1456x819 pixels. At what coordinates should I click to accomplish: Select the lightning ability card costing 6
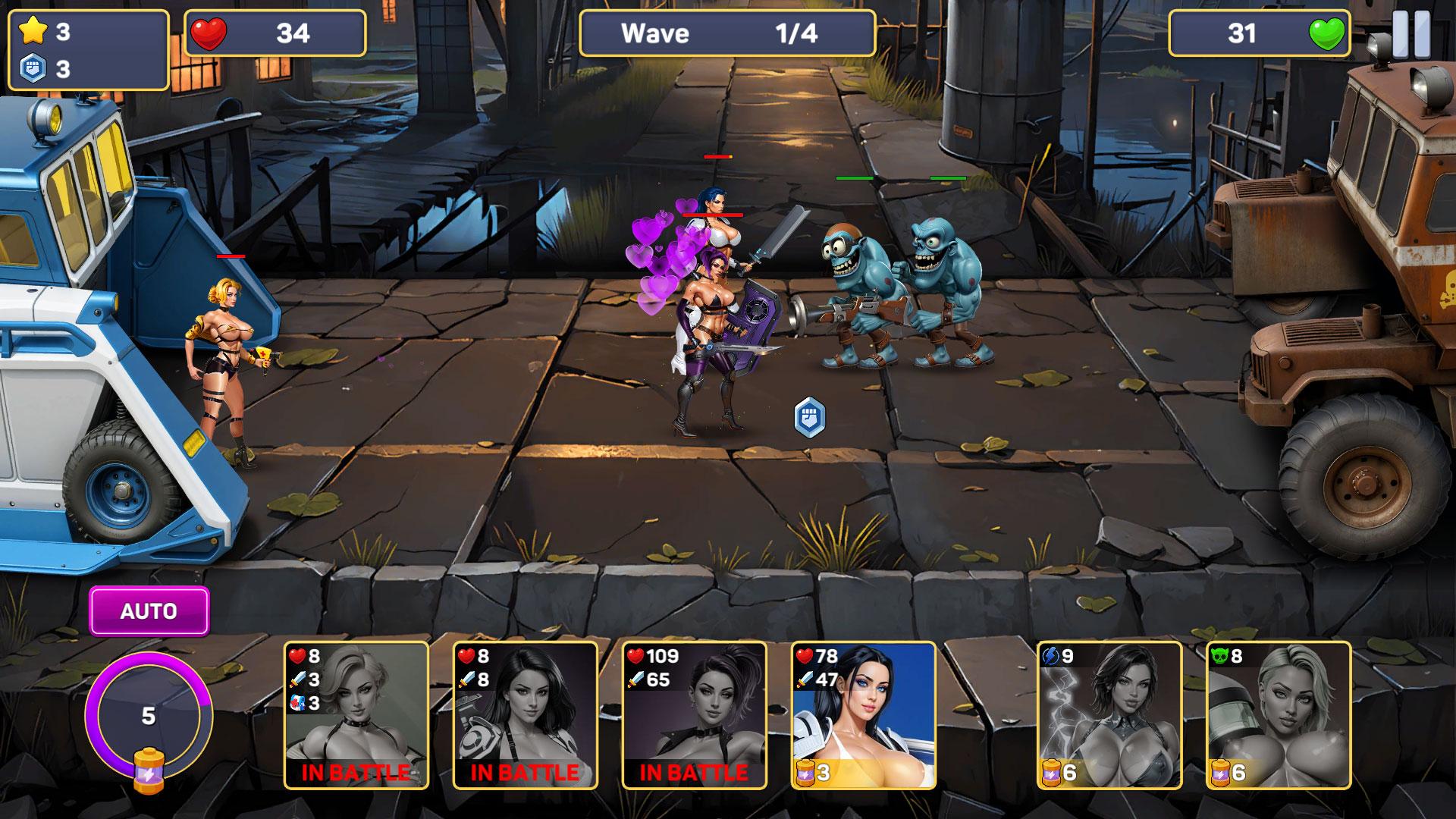pos(1109,715)
